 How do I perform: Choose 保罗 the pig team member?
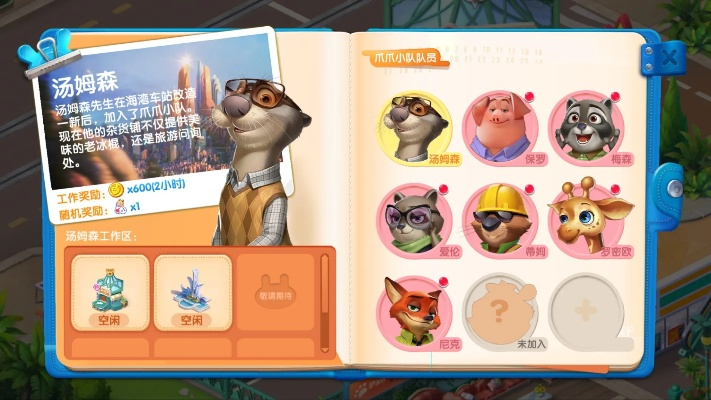[499, 128]
